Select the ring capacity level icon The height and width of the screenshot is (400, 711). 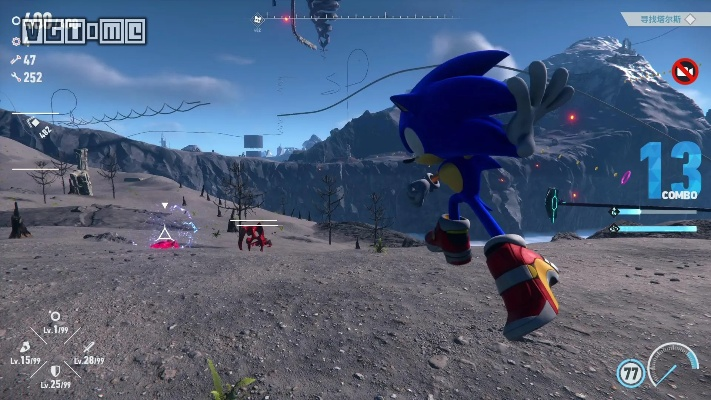tap(54, 319)
